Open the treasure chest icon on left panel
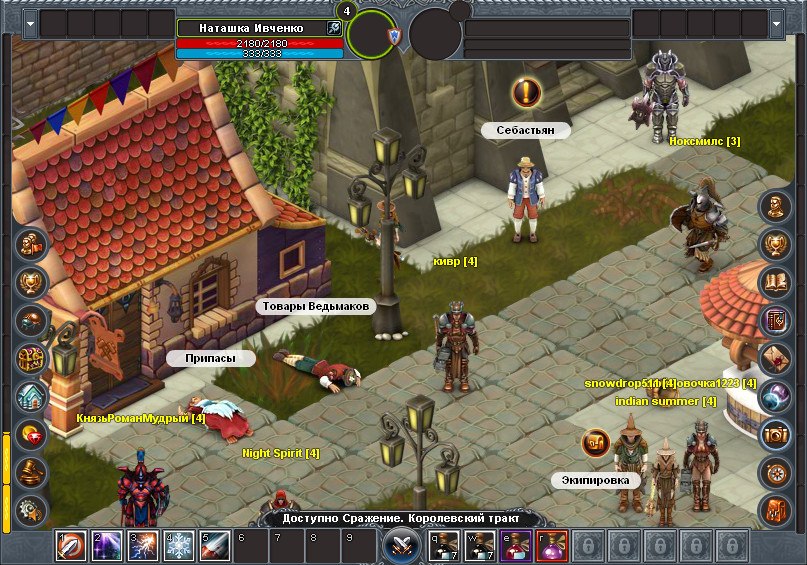The image size is (807, 565). point(32,358)
